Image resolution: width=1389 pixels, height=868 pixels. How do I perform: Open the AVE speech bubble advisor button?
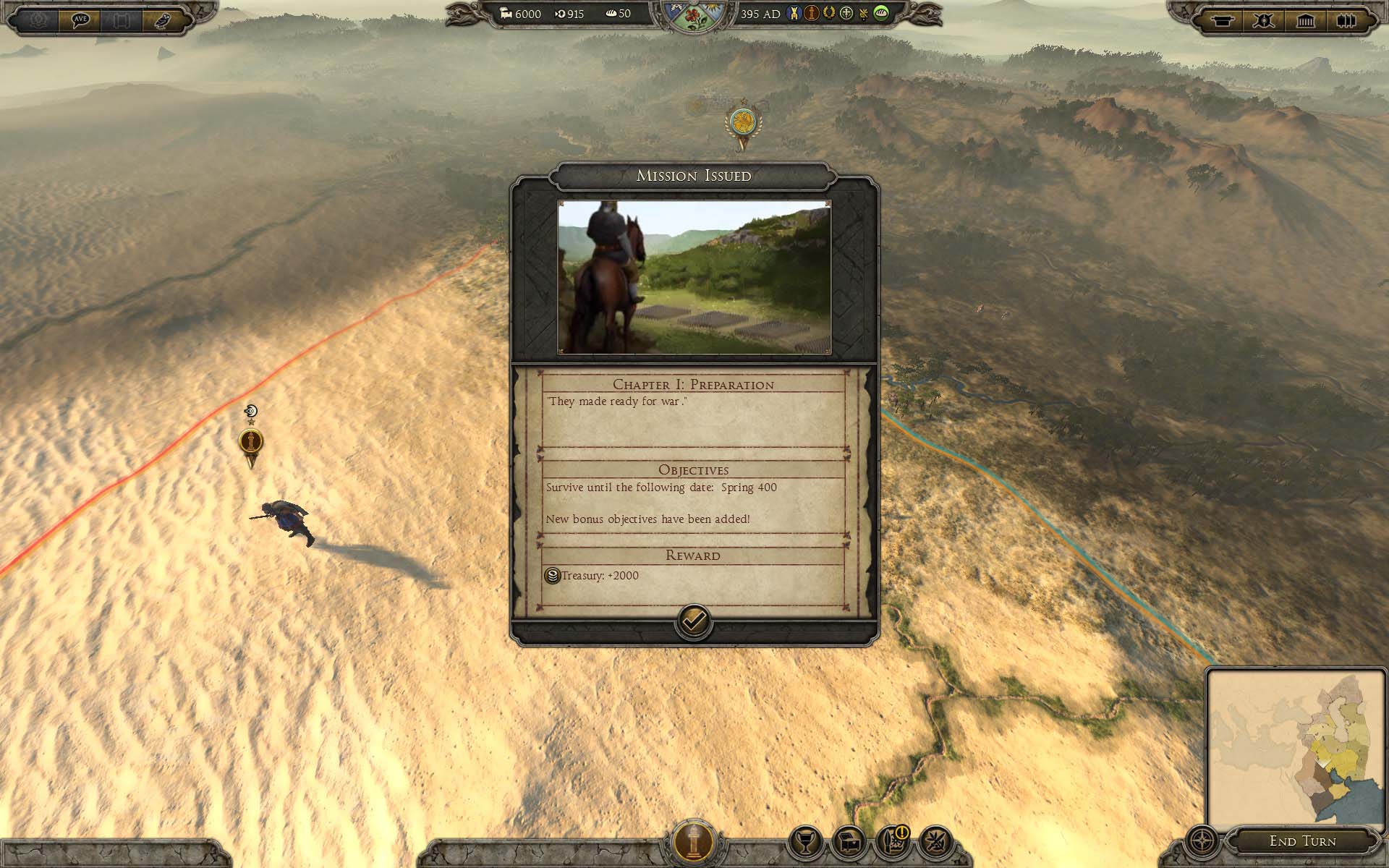[x=80, y=20]
